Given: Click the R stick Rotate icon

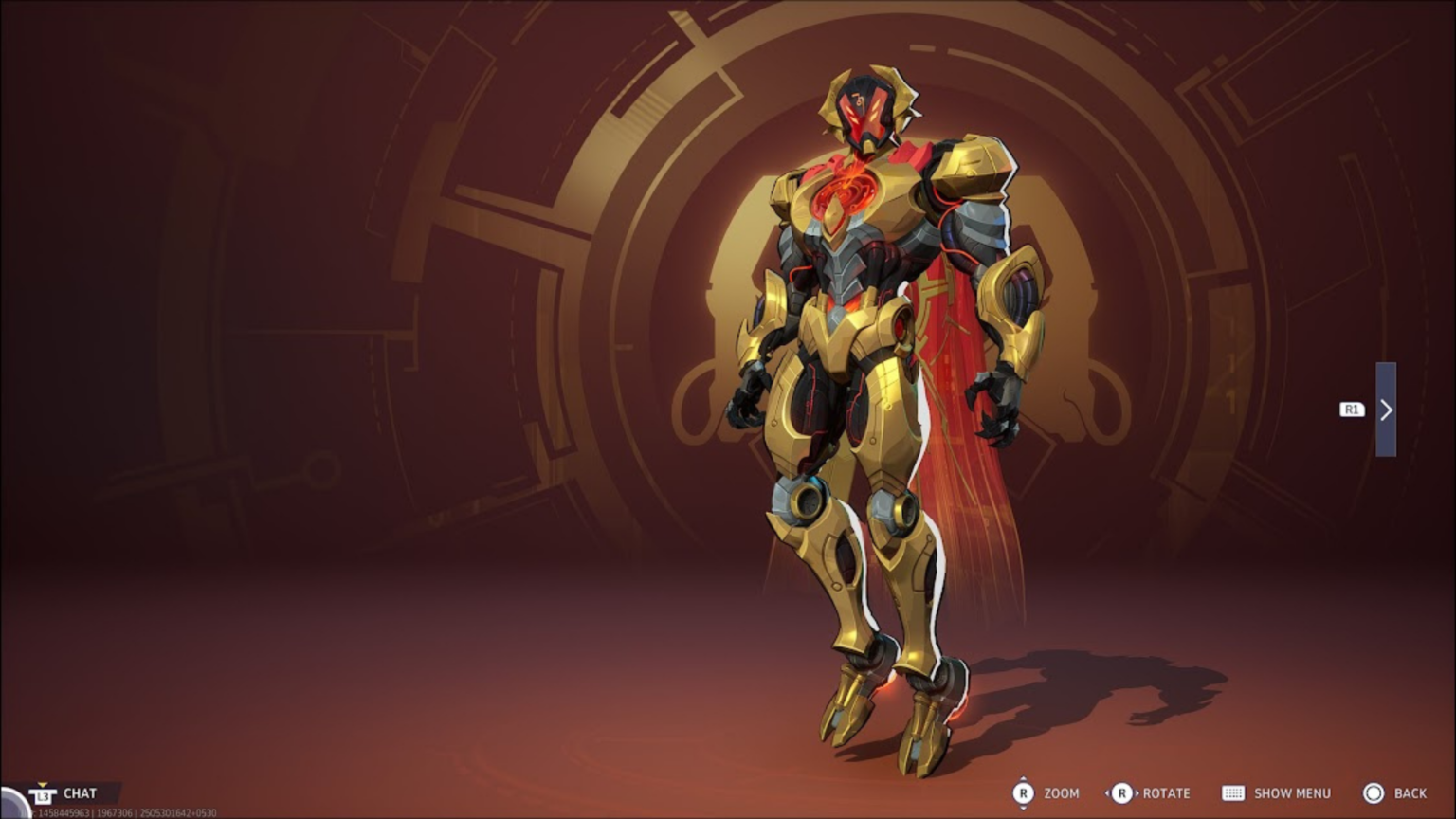Looking at the screenshot, I should (x=1122, y=793).
